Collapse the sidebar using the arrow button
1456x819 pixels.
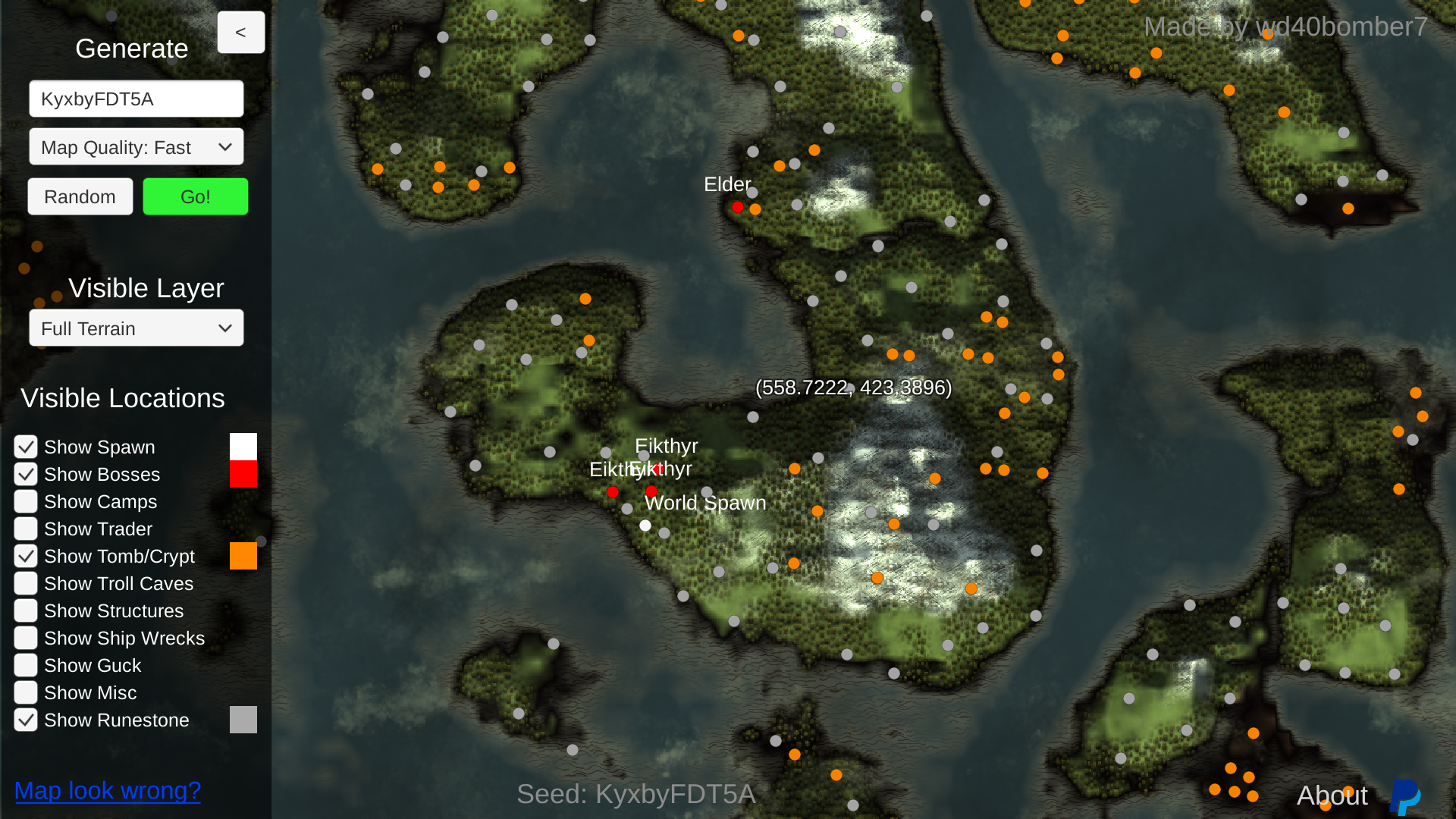(x=241, y=32)
